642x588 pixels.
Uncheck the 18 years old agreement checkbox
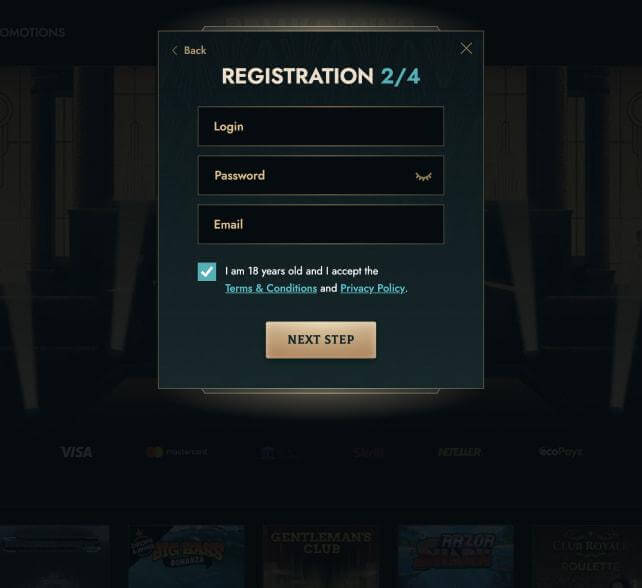tap(207, 271)
